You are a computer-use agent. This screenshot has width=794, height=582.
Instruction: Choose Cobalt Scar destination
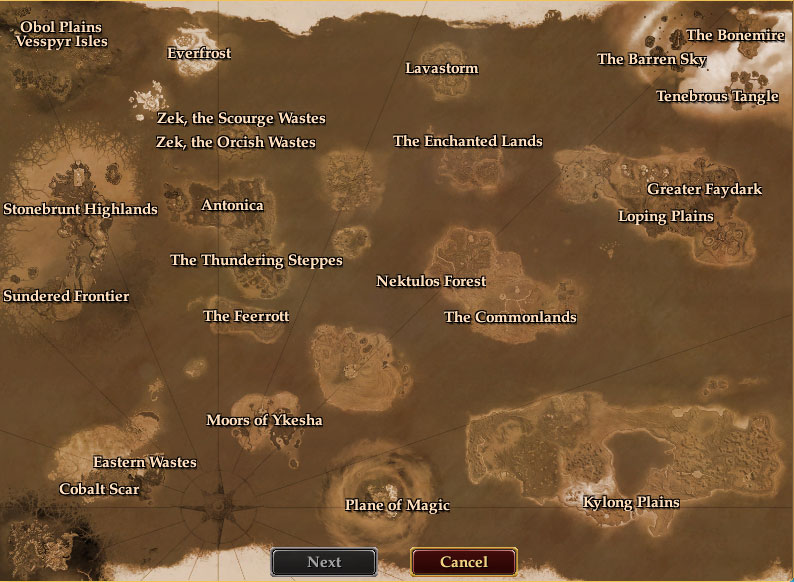click(x=99, y=490)
